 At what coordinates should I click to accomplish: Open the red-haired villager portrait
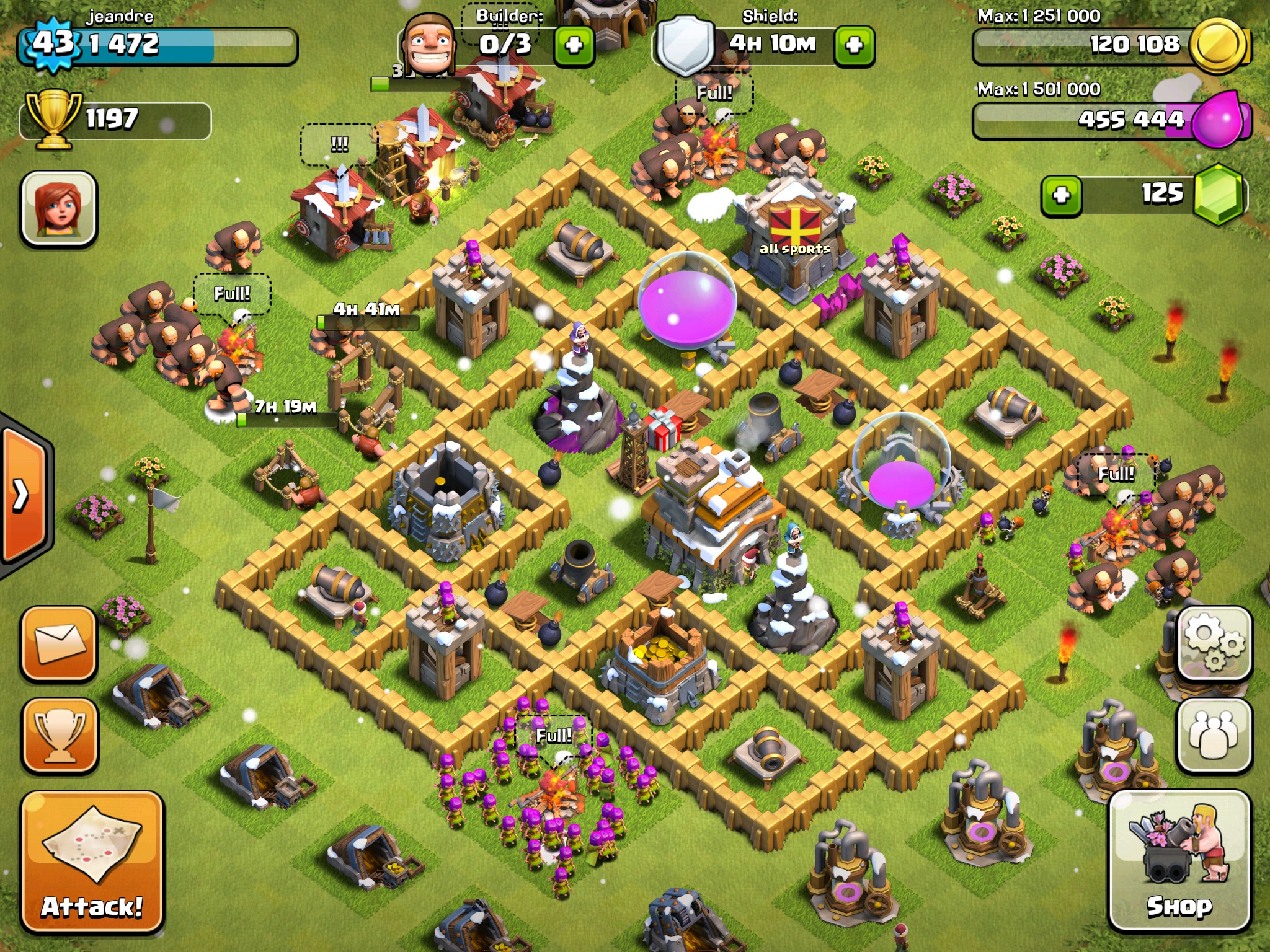(59, 208)
